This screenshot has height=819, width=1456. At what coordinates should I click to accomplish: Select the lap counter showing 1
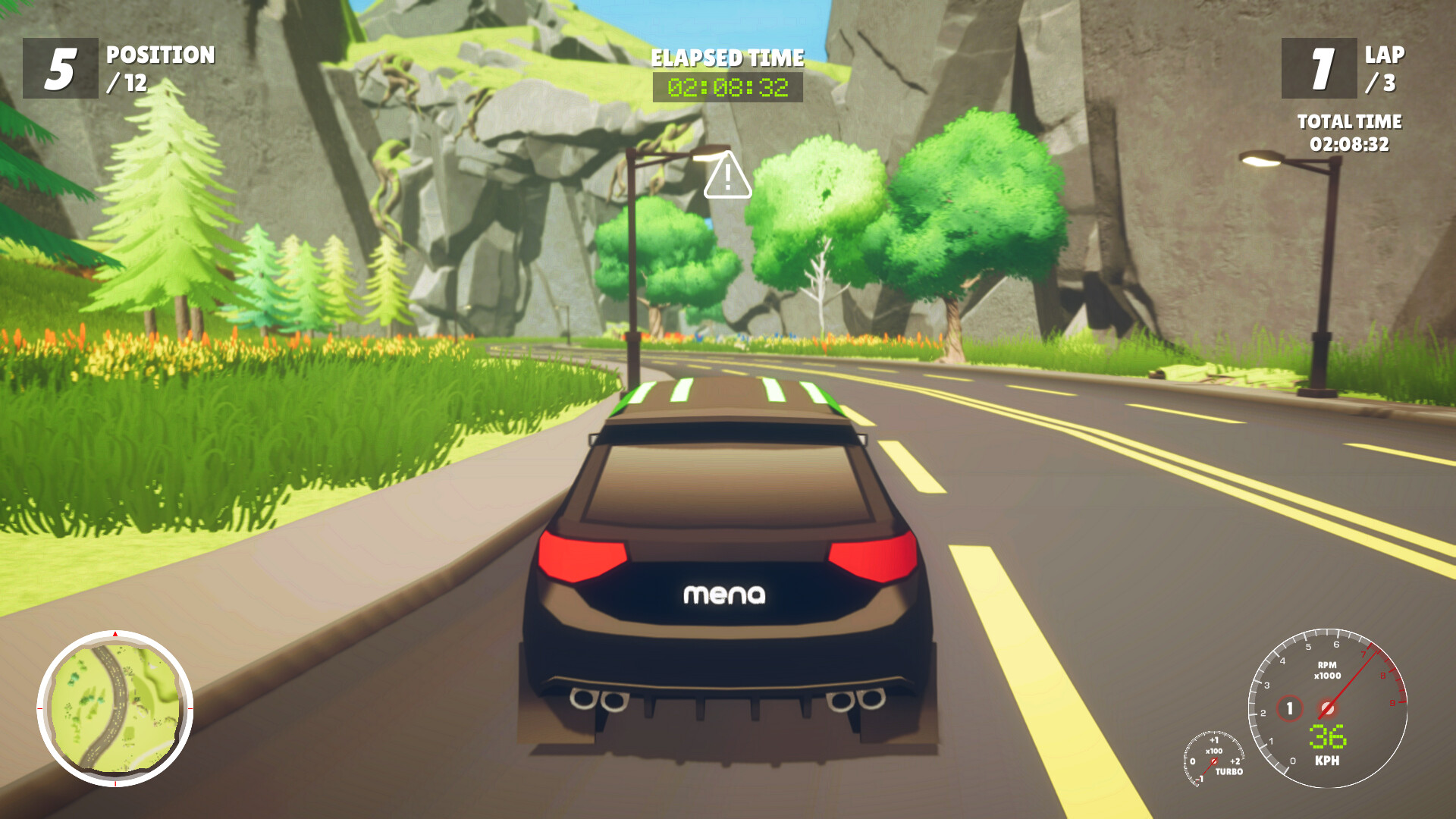pyautogui.click(x=1319, y=70)
